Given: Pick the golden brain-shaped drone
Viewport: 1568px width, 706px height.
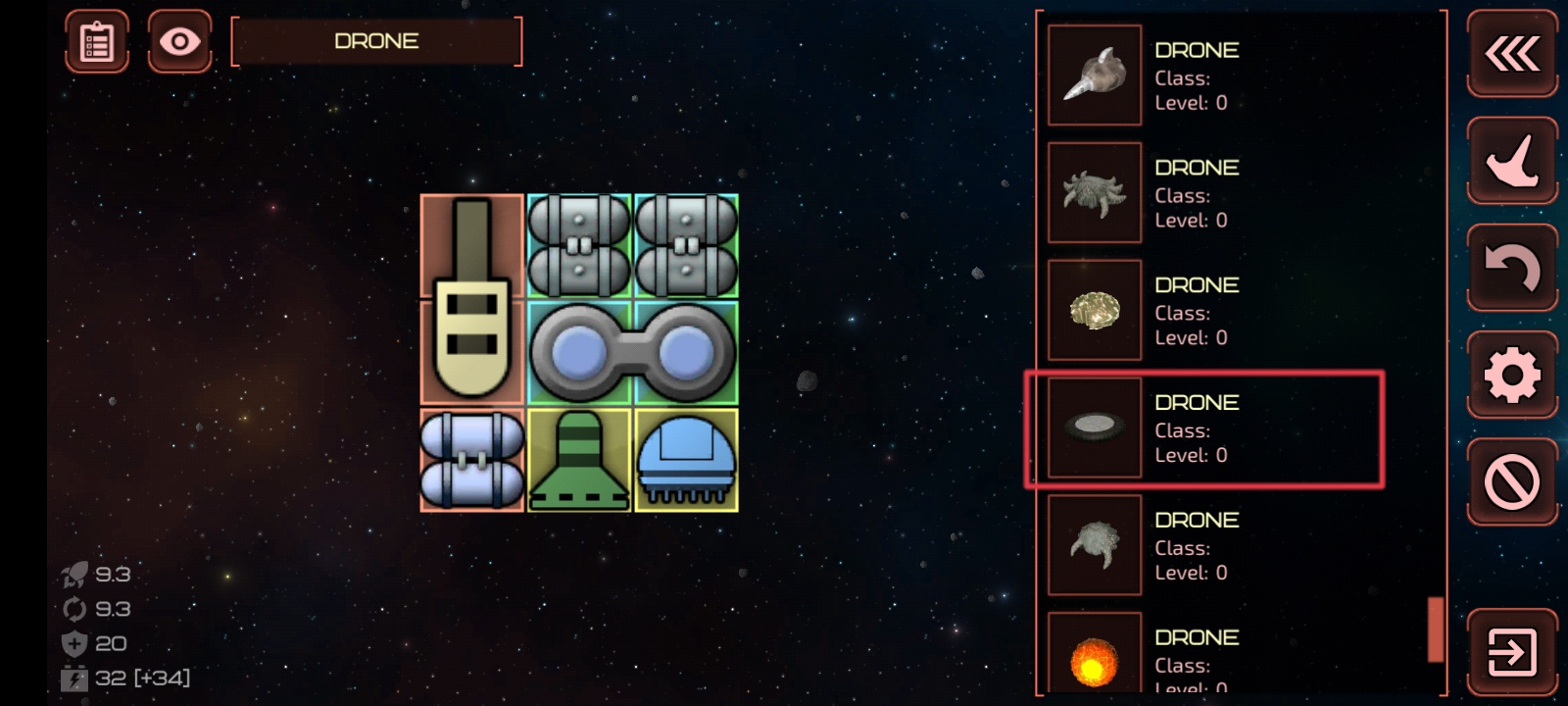Looking at the screenshot, I should (x=1095, y=311).
